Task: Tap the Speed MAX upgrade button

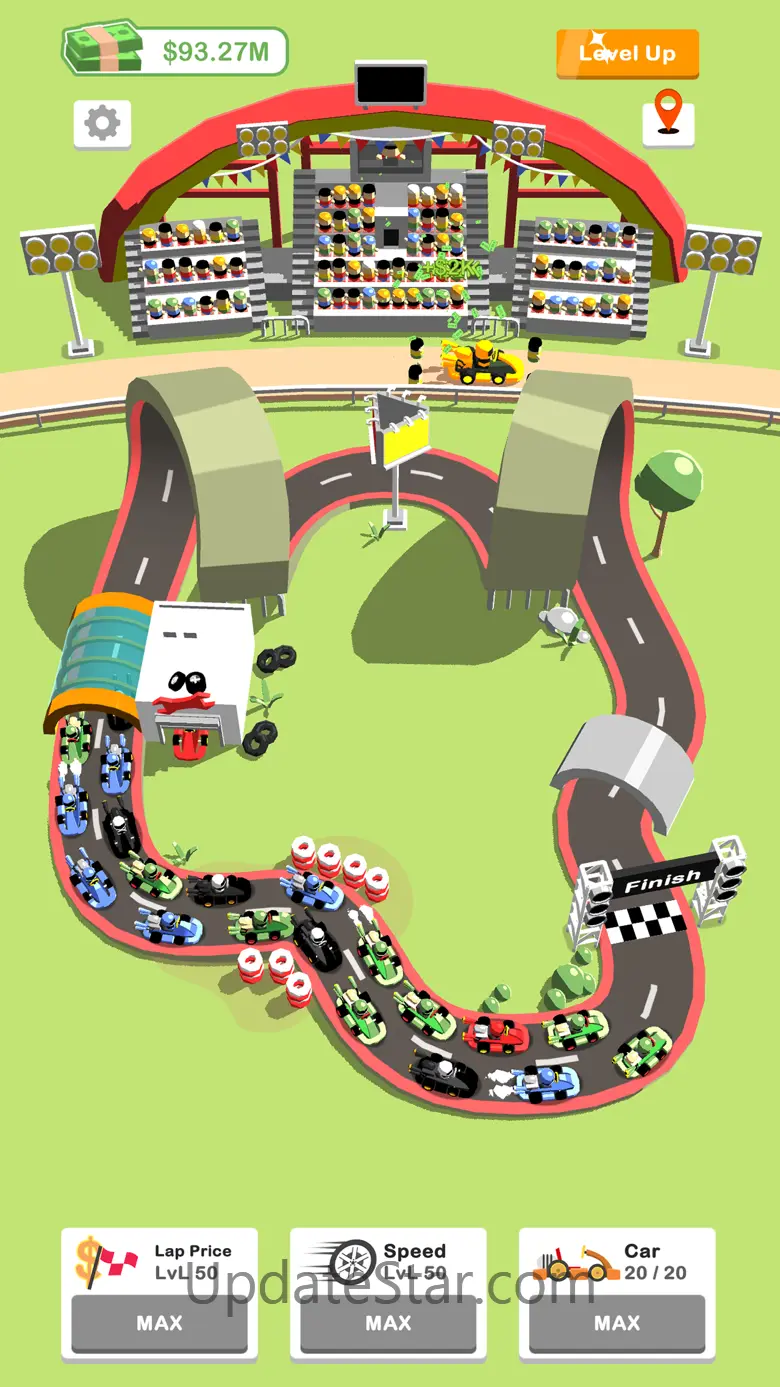Action: [388, 1323]
